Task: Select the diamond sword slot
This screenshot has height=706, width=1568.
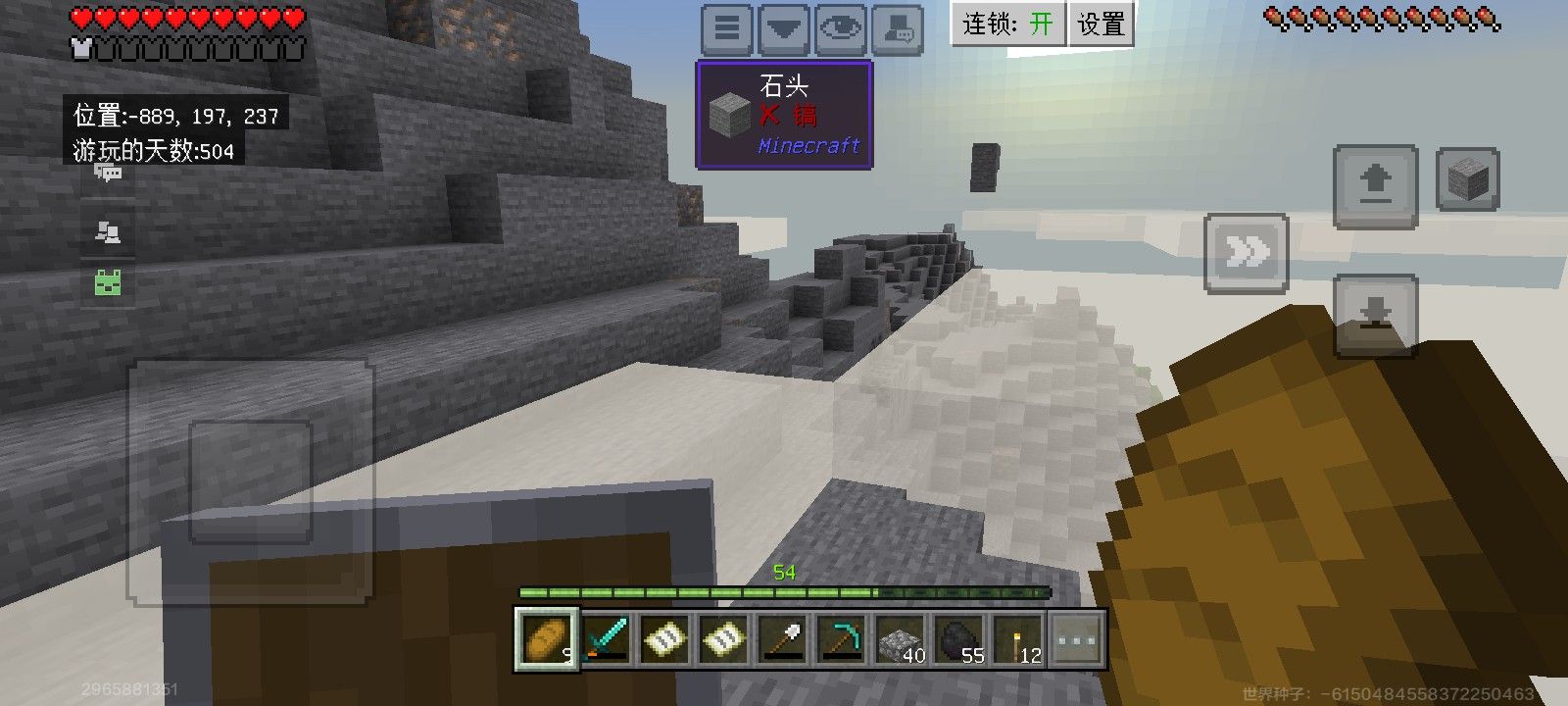Action: [607, 639]
